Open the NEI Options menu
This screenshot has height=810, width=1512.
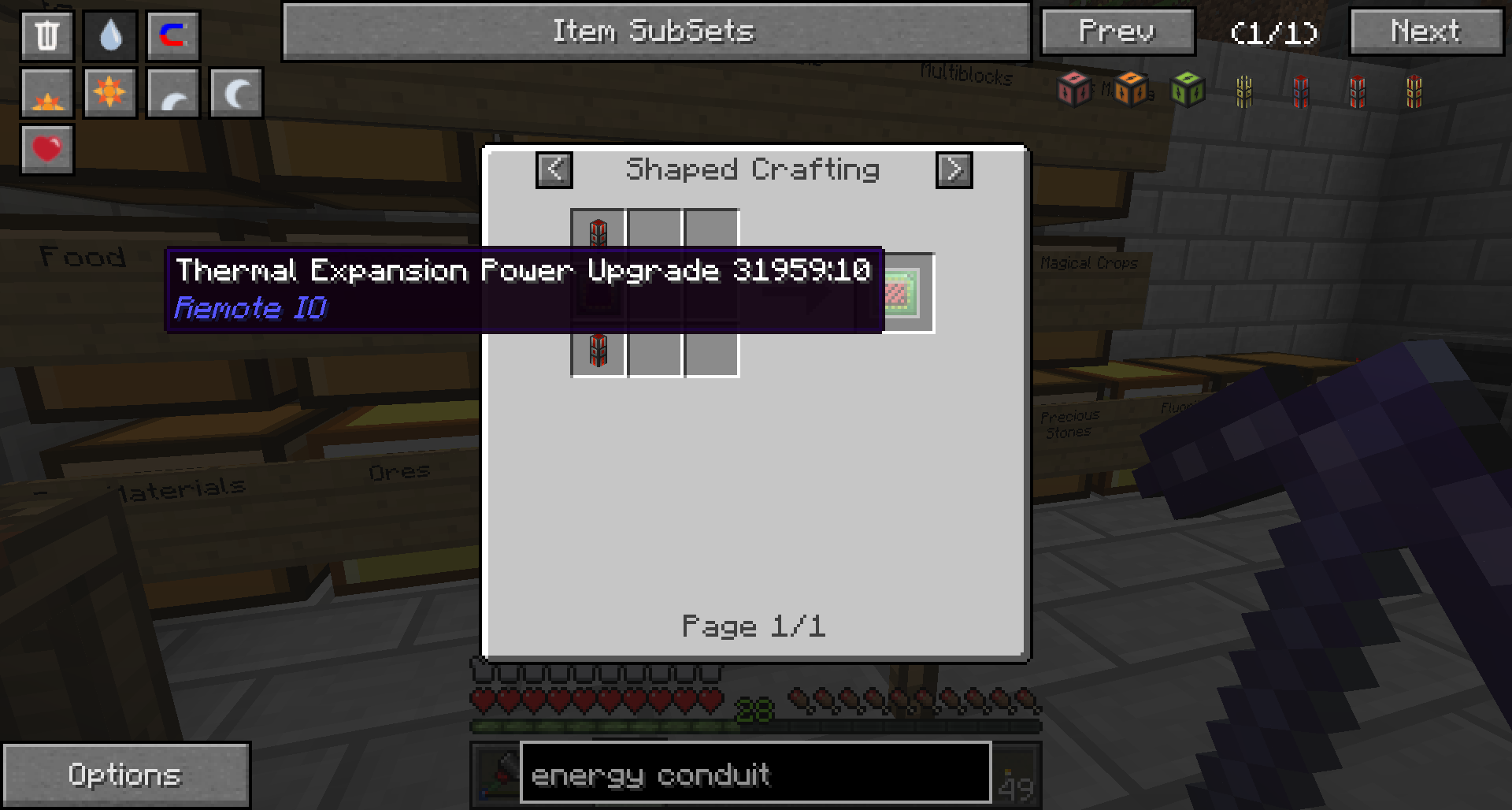pyautogui.click(x=126, y=775)
